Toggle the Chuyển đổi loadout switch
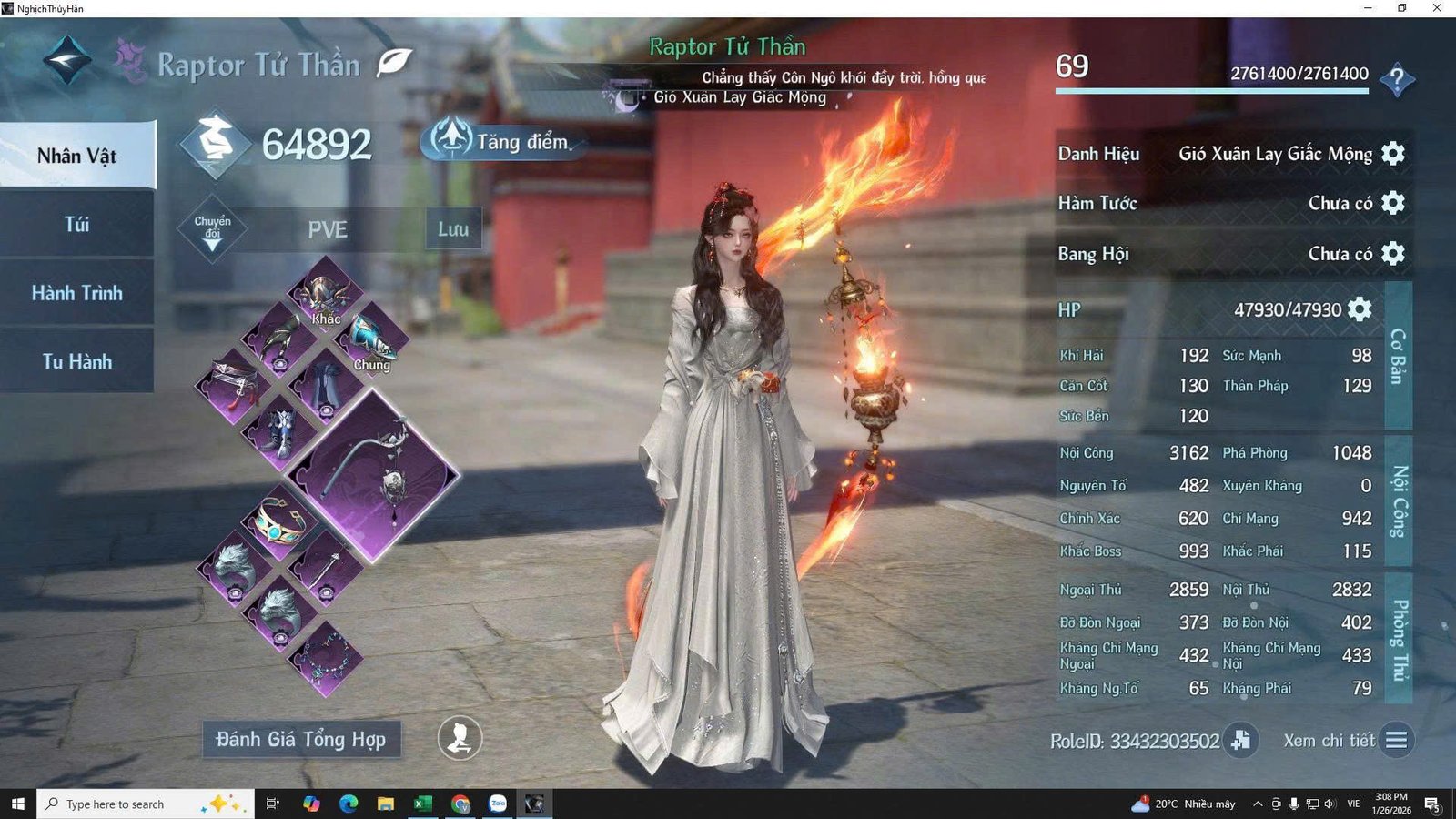This screenshot has height=819, width=1456. tap(212, 228)
